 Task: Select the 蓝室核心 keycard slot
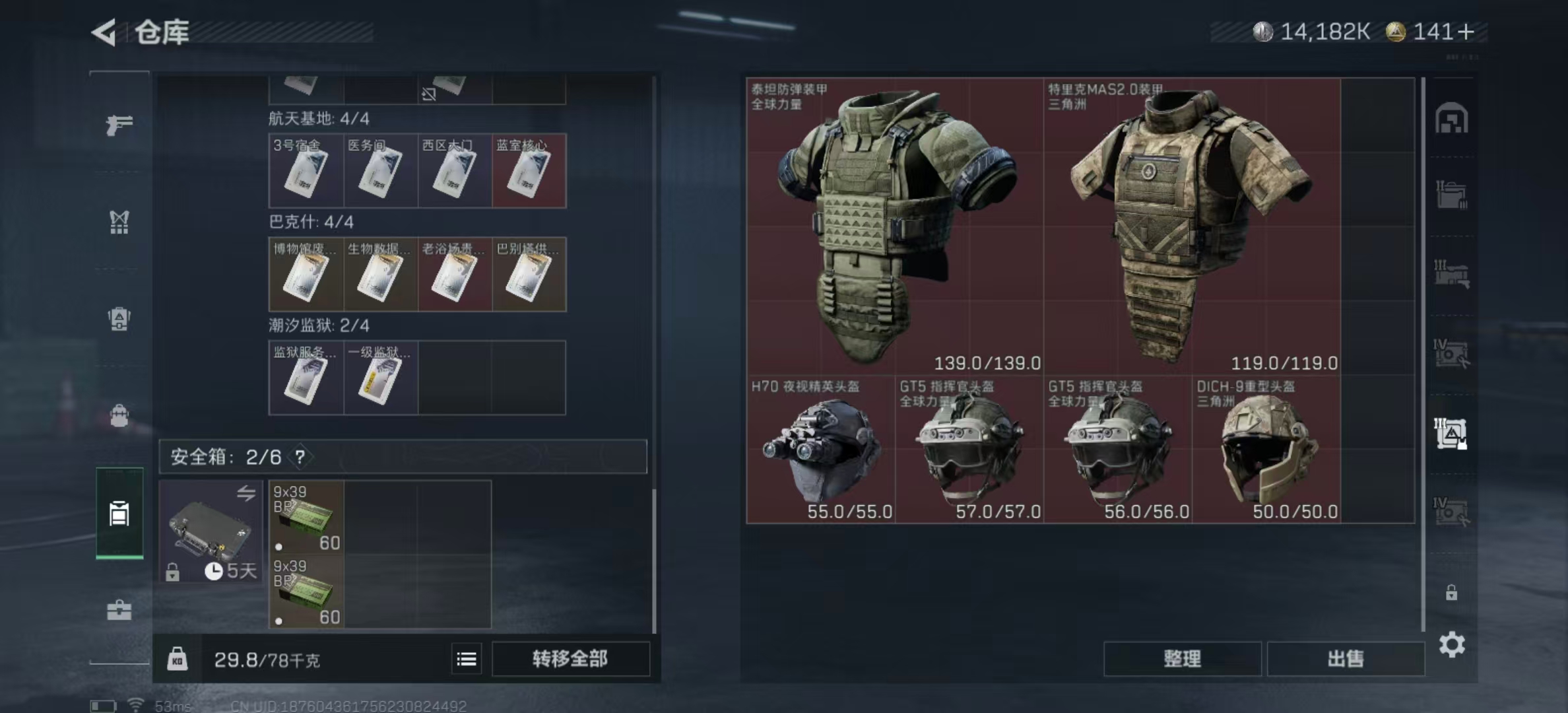529,171
